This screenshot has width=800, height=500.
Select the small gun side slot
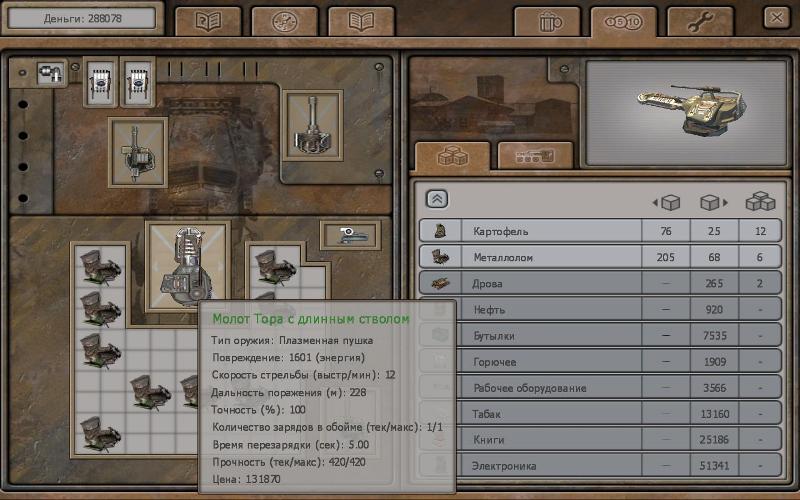350,235
